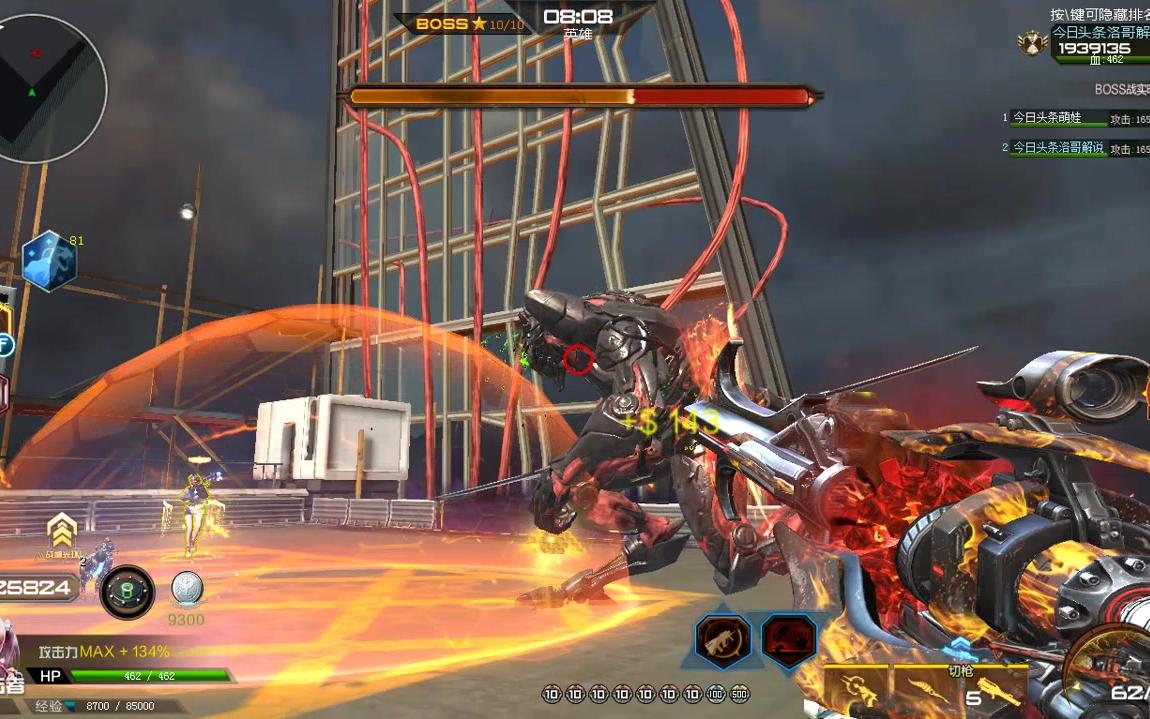This screenshot has width=1150, height=719.
Task: Click the 100 chip token
Action: (716, 694)
